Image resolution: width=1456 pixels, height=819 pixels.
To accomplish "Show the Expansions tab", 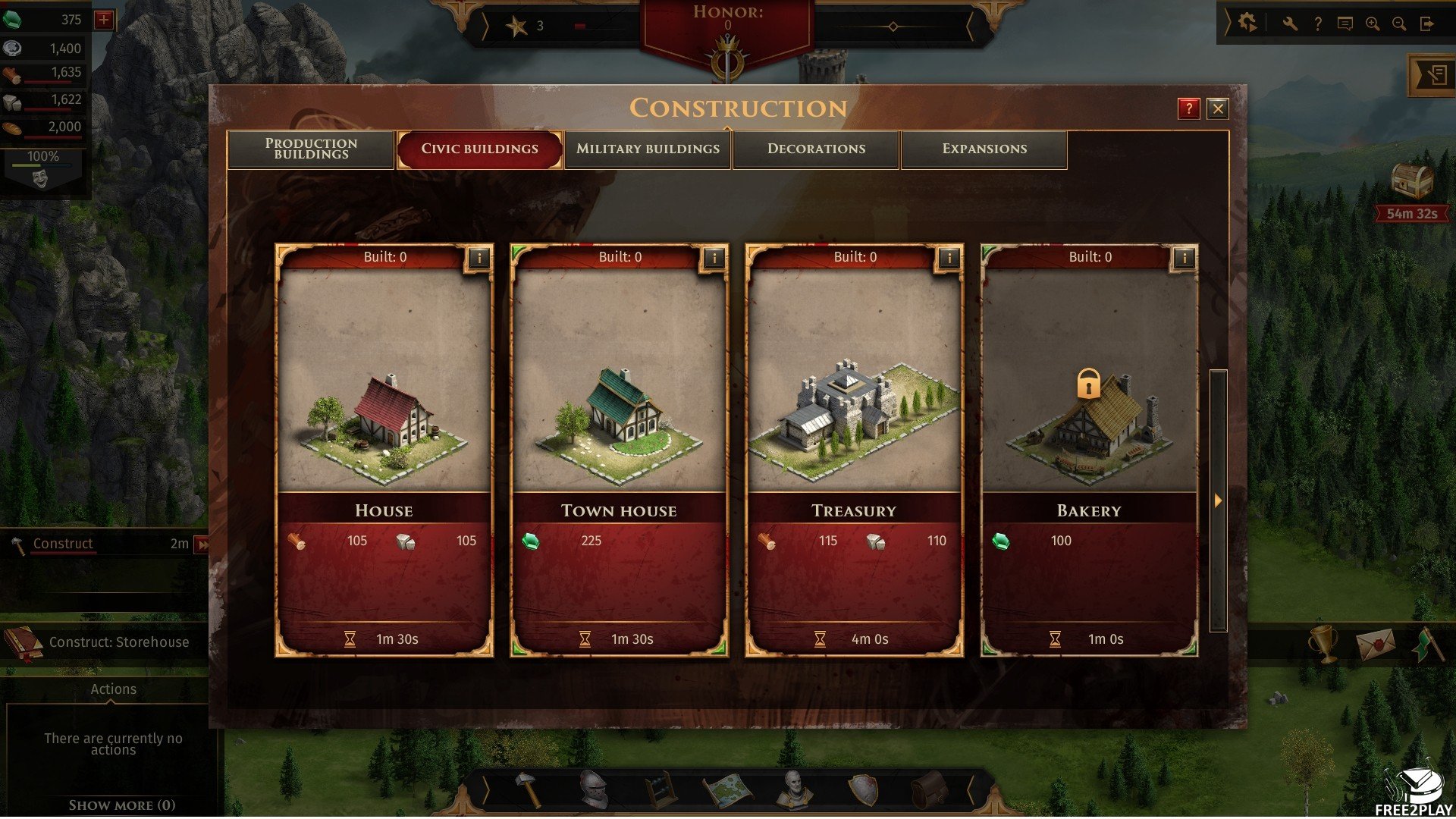I will [x=984, y=149].
